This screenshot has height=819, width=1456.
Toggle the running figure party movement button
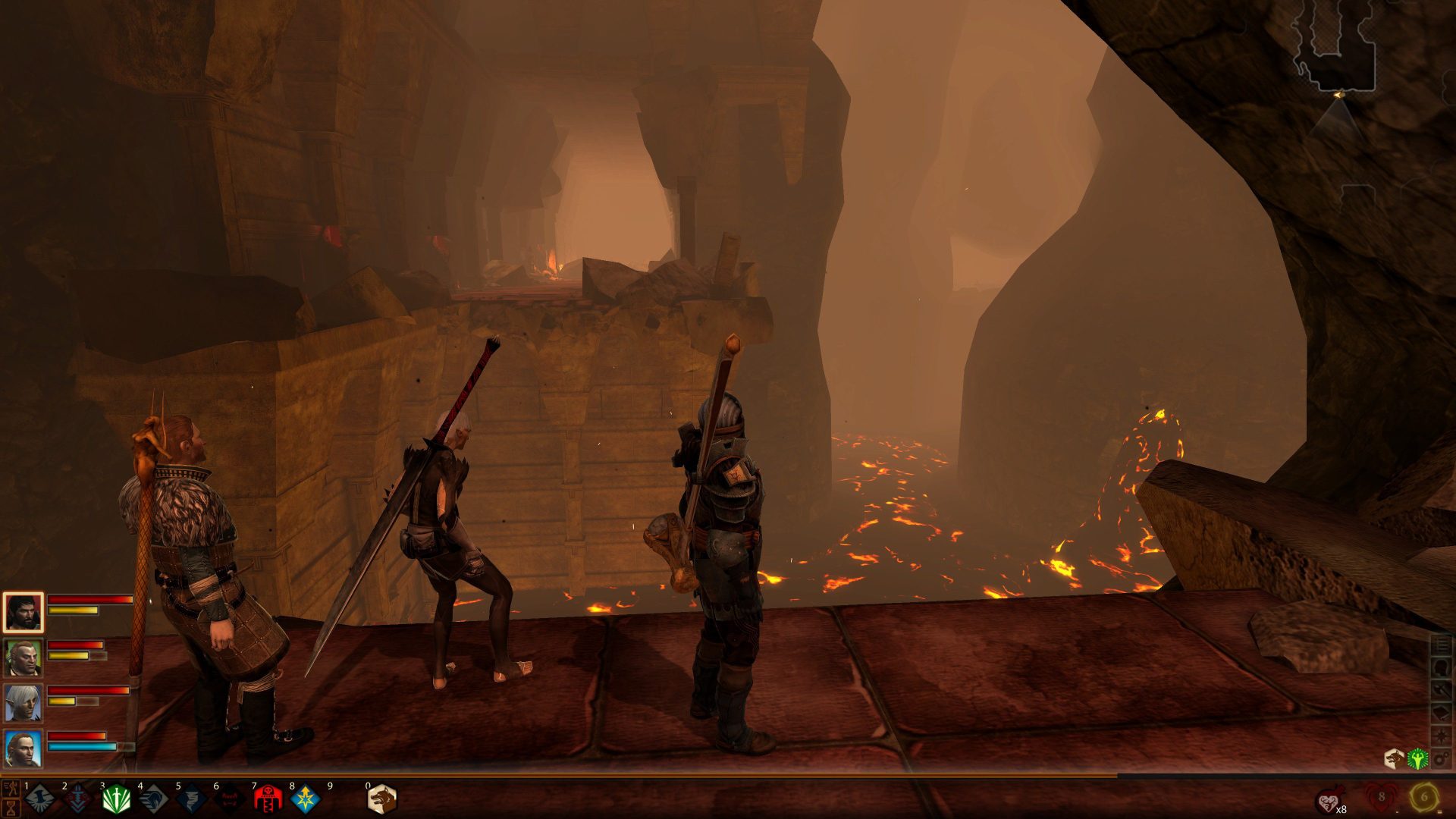(11, 789)
